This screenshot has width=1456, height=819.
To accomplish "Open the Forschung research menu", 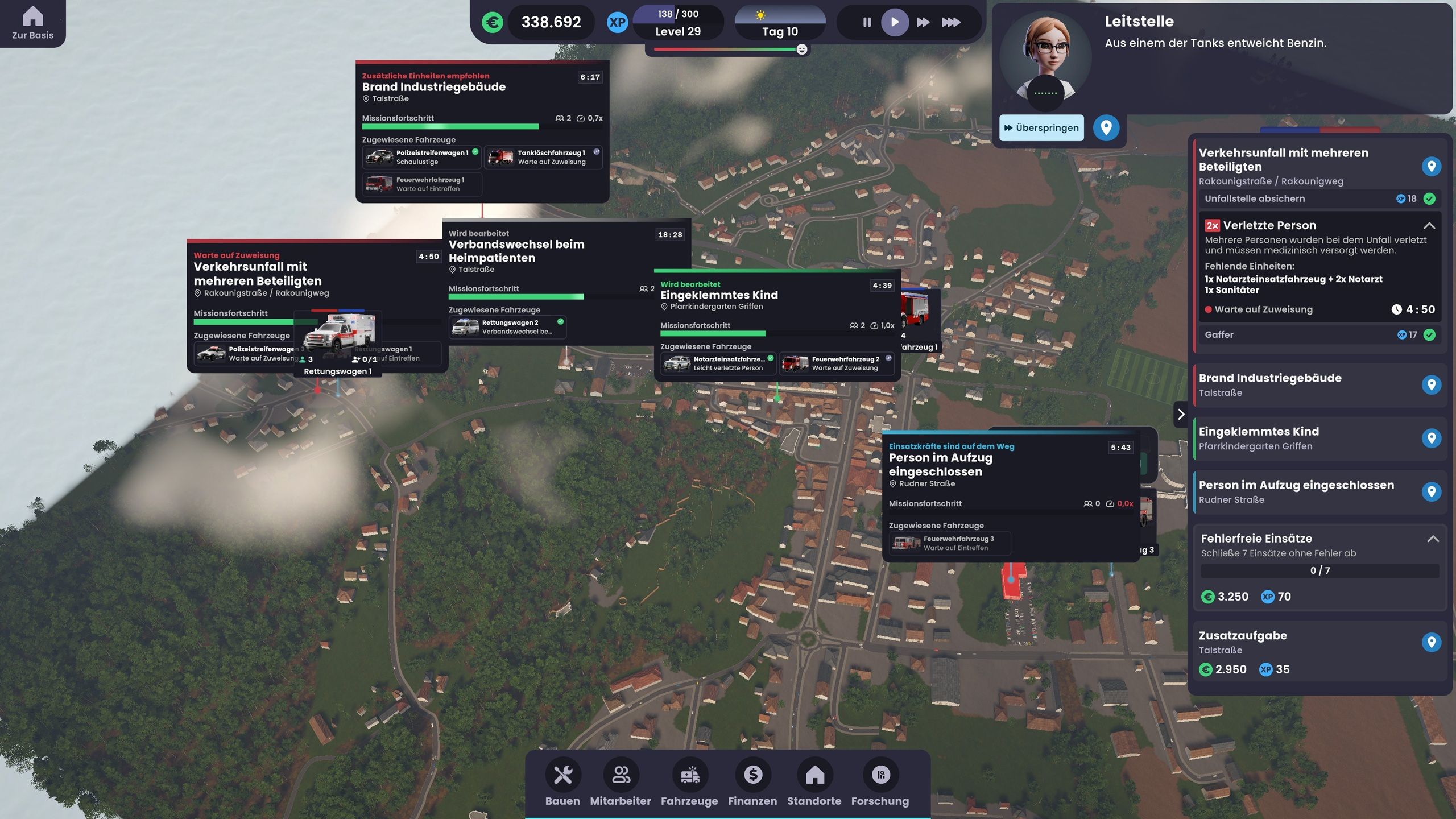I will pos(880,783).
